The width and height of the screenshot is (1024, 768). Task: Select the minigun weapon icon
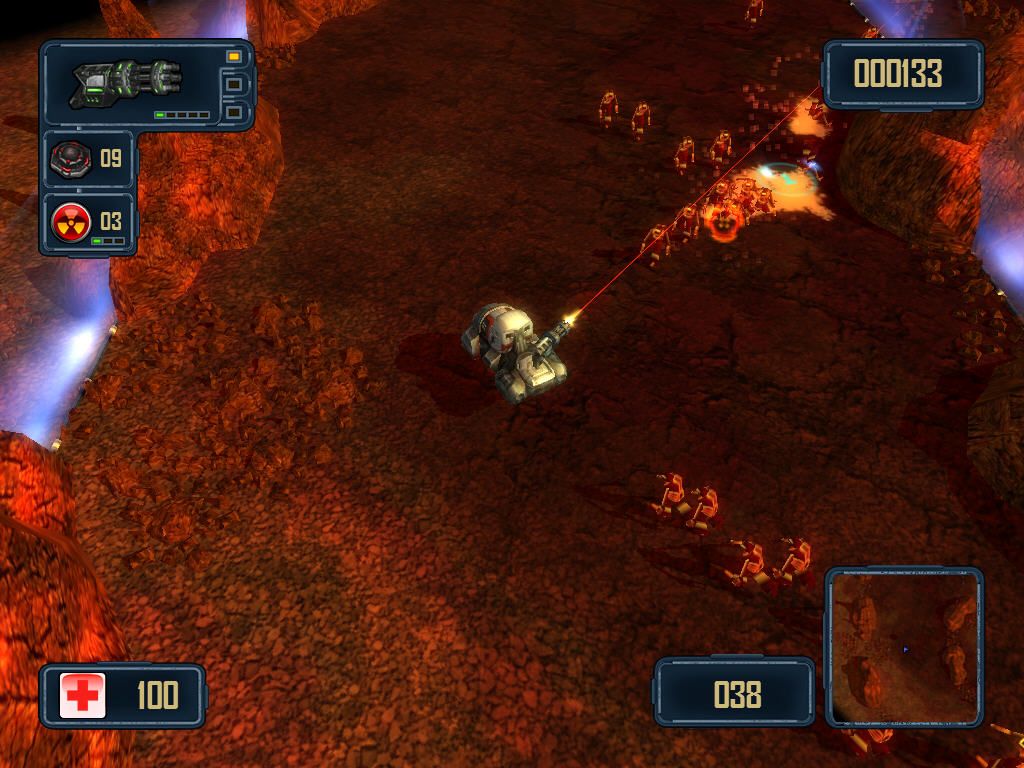(x=127, y=83)
